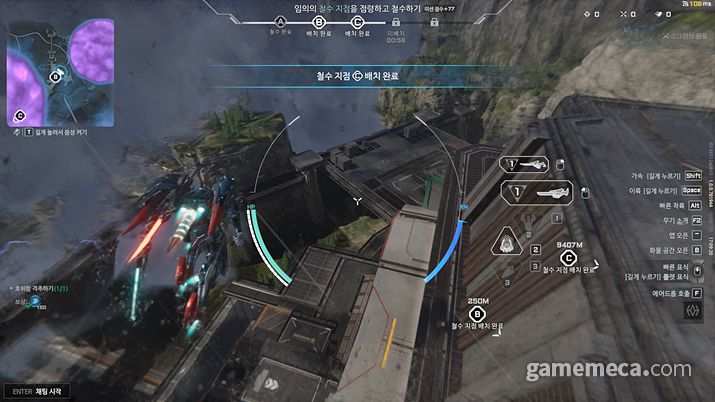Click objective stage A at the top
Screen dimensions: 715x402
tap(280, 21)
